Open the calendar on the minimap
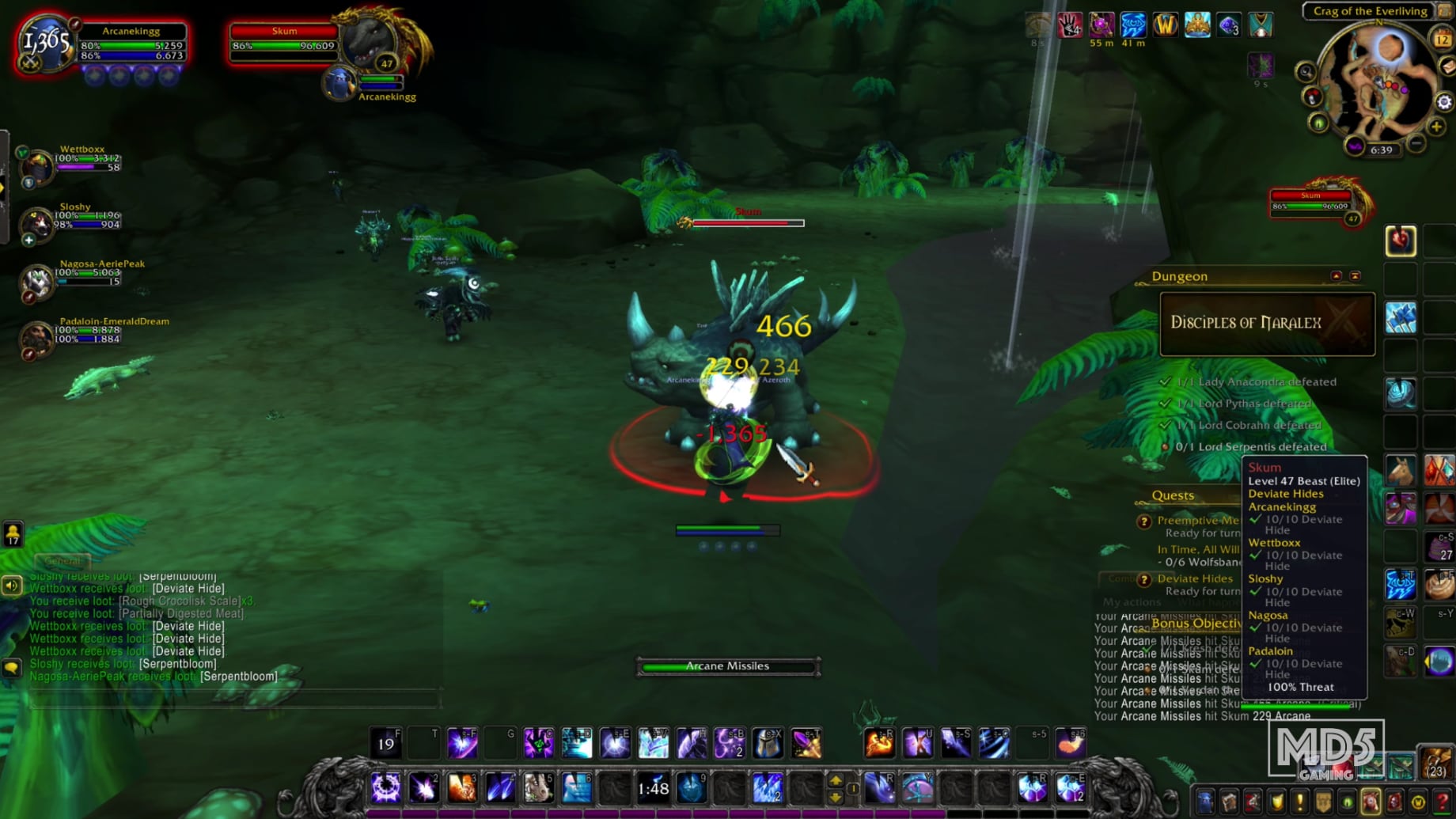This screenshot has width=1456, height=819. (x=1440, y=39)
